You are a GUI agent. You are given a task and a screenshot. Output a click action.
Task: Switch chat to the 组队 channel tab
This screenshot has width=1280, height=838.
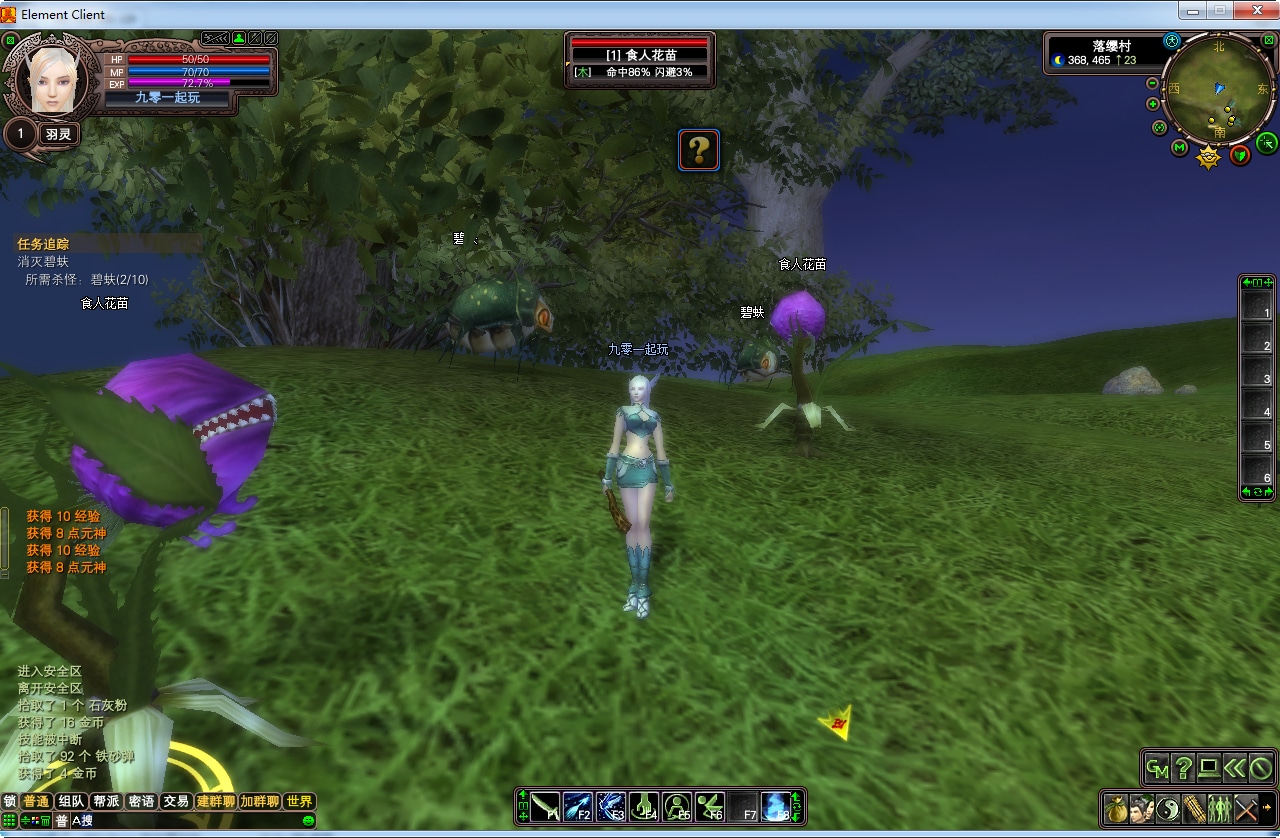(x=71, y=801)
